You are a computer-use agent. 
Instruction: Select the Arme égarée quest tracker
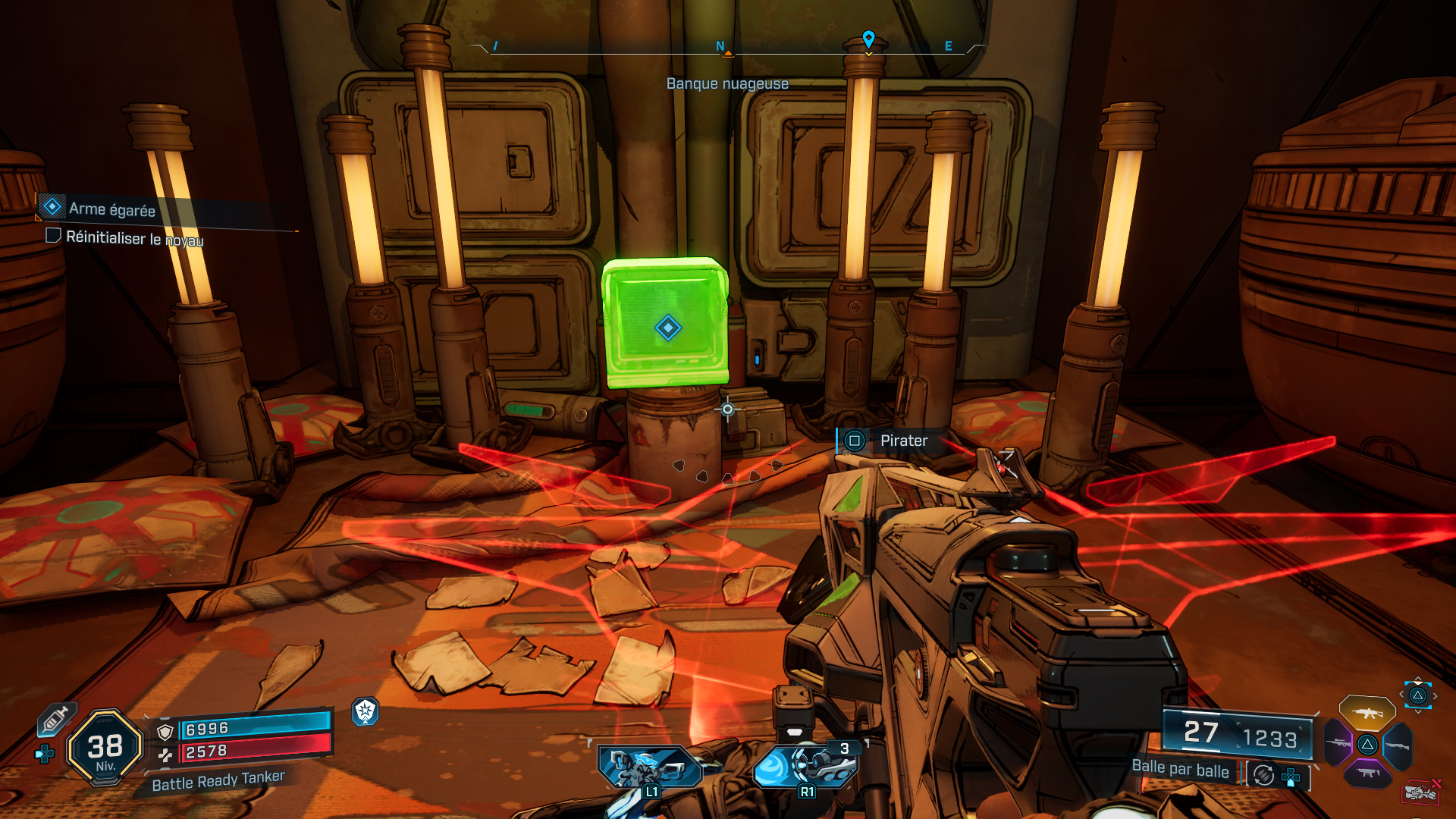tap(111, 209)
